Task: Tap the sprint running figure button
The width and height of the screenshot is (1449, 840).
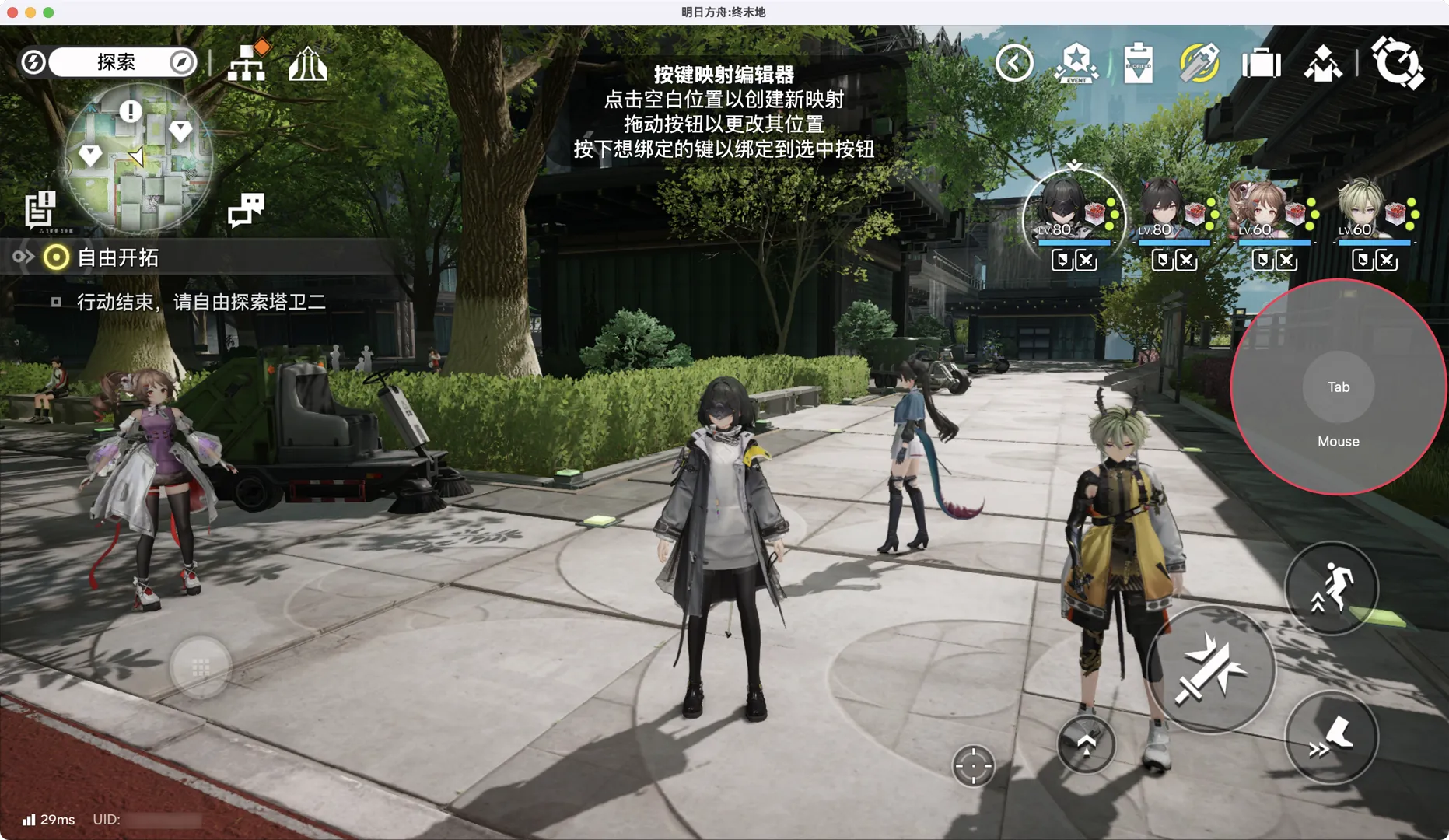Action: 1331,589
